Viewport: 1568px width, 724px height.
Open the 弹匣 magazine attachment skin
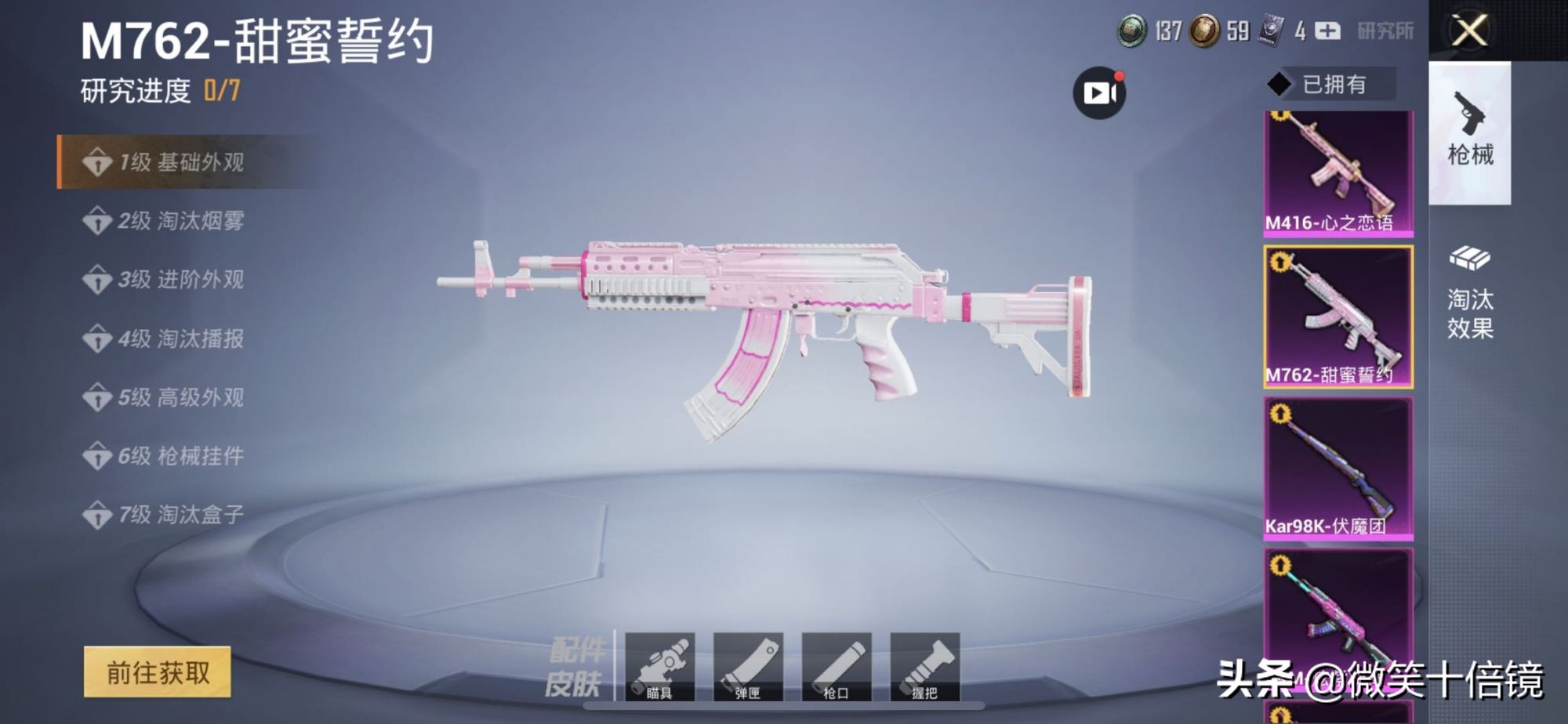(x=748, y=666)
